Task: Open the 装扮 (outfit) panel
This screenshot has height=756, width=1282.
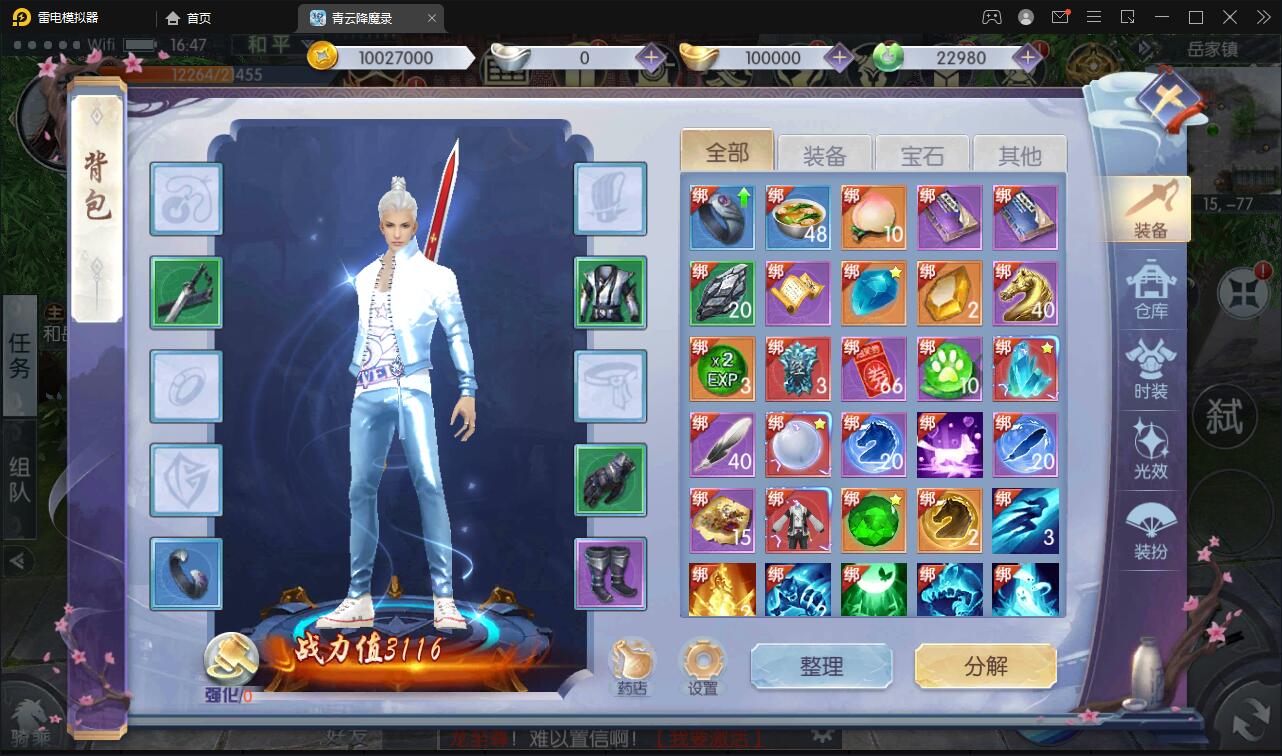Action: coord(1152,528)
